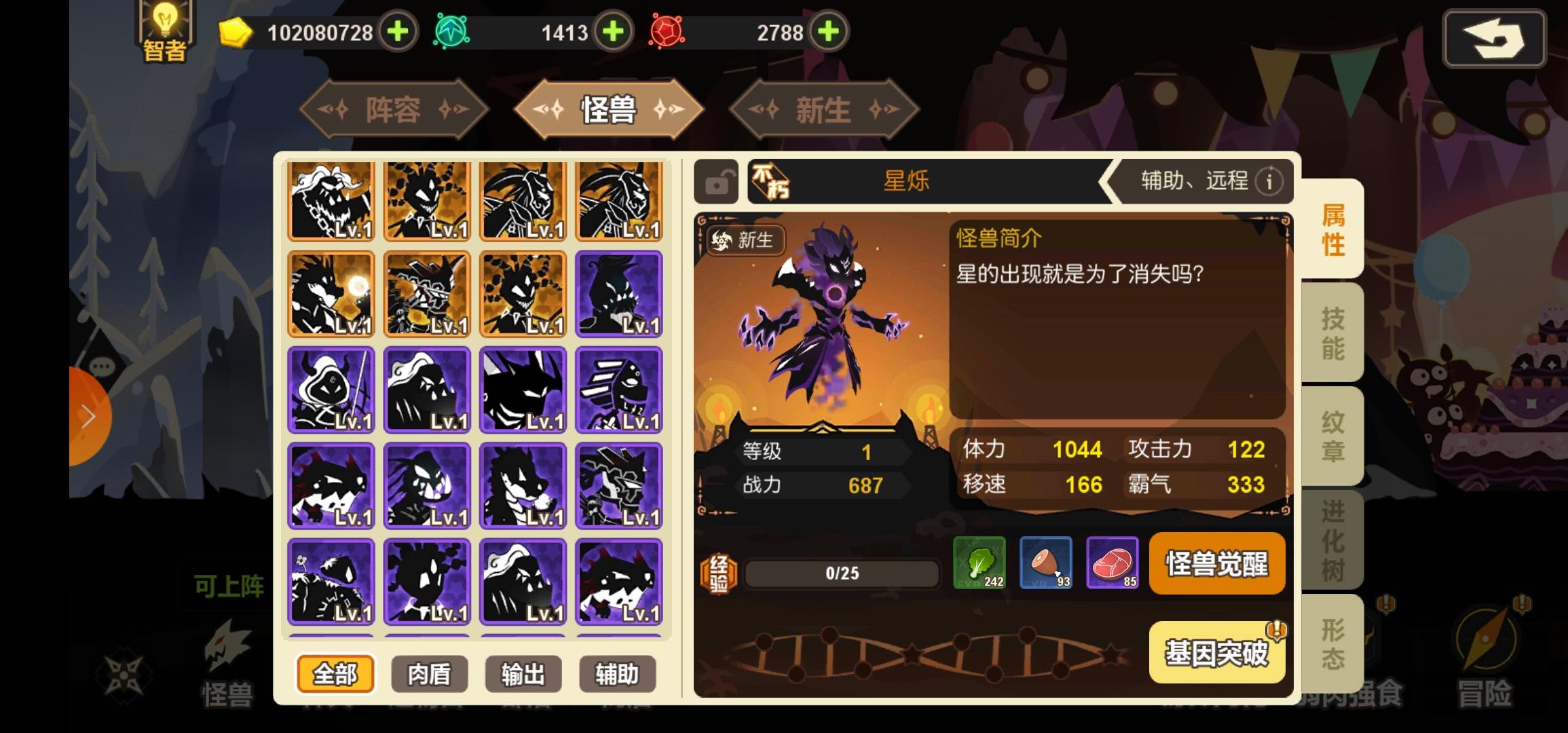Tap the 基因突破 gene breakthrough button
1568x733 pixels.
1217,653
